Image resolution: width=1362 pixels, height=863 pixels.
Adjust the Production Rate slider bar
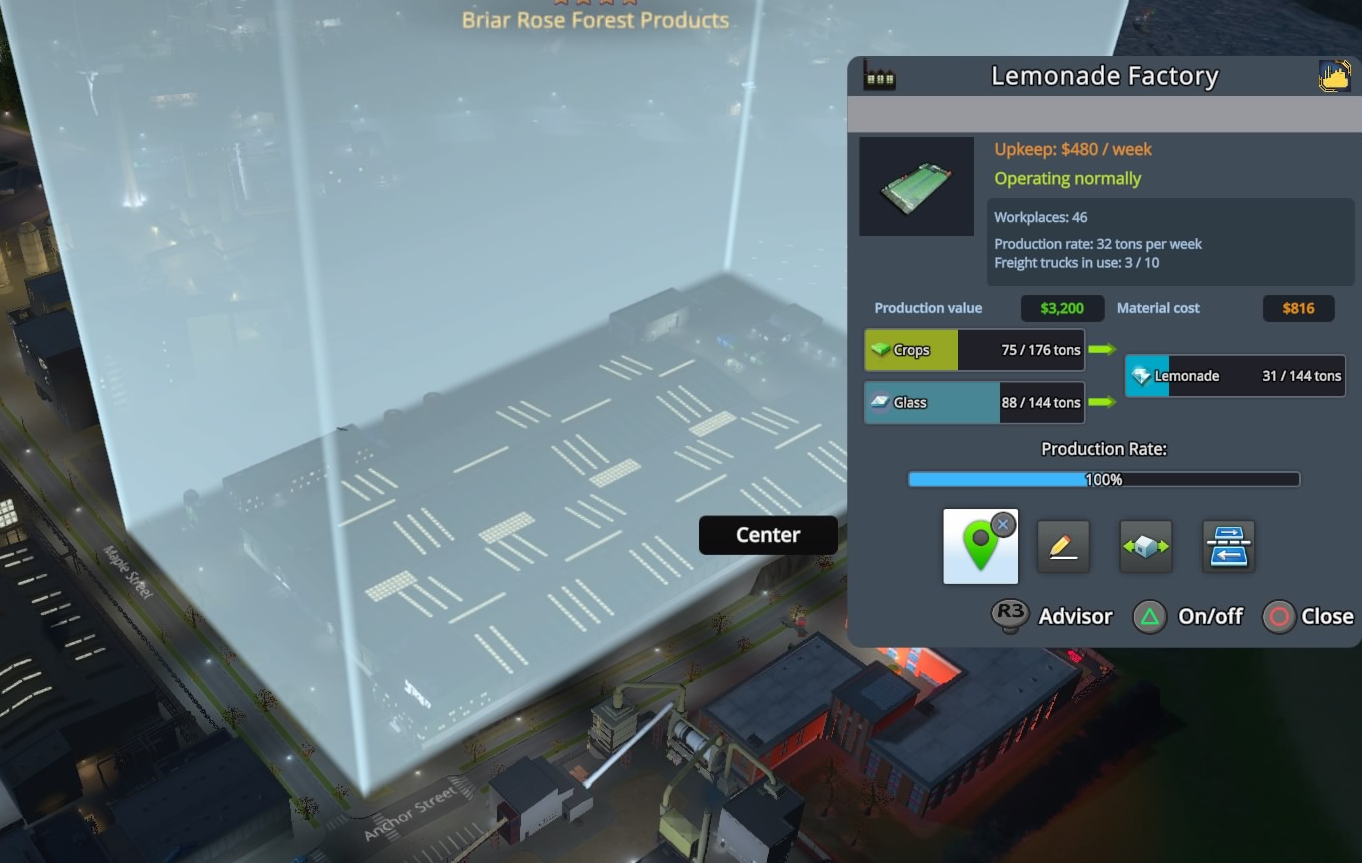click(1103, 480)
